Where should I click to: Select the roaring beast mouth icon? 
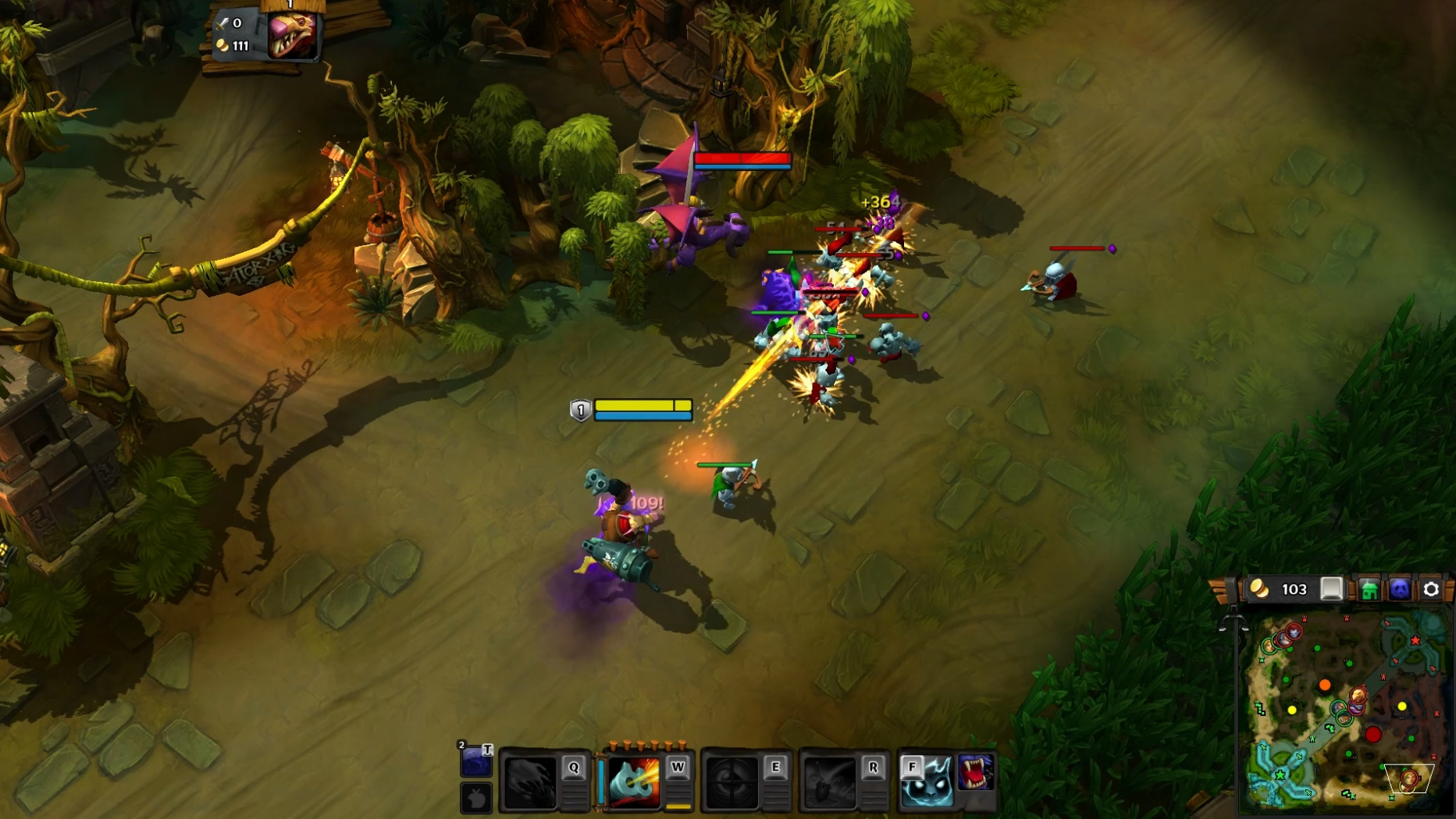(x=976, y=772)
